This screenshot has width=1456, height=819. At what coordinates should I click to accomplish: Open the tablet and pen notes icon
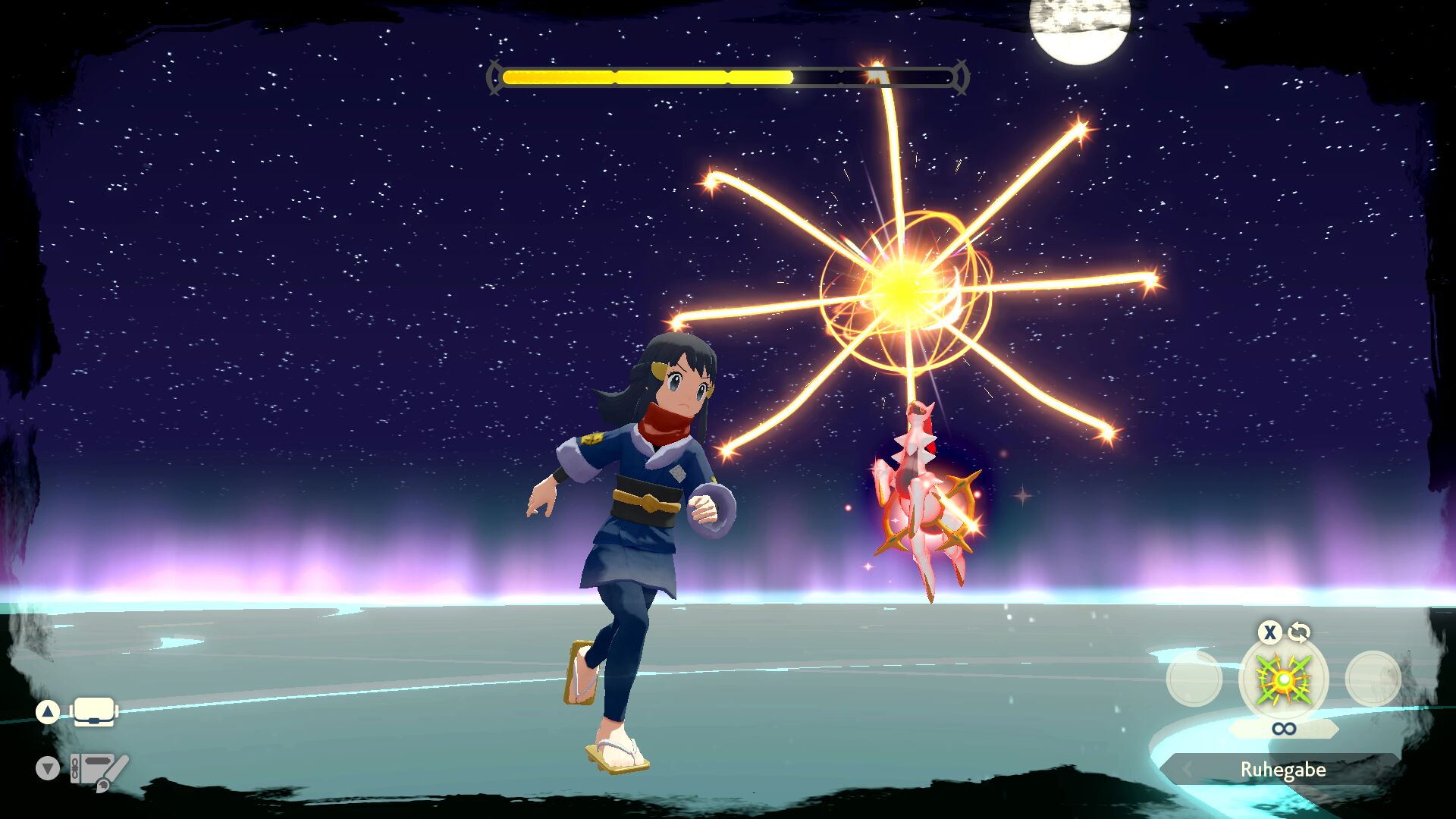coord(99,770)
